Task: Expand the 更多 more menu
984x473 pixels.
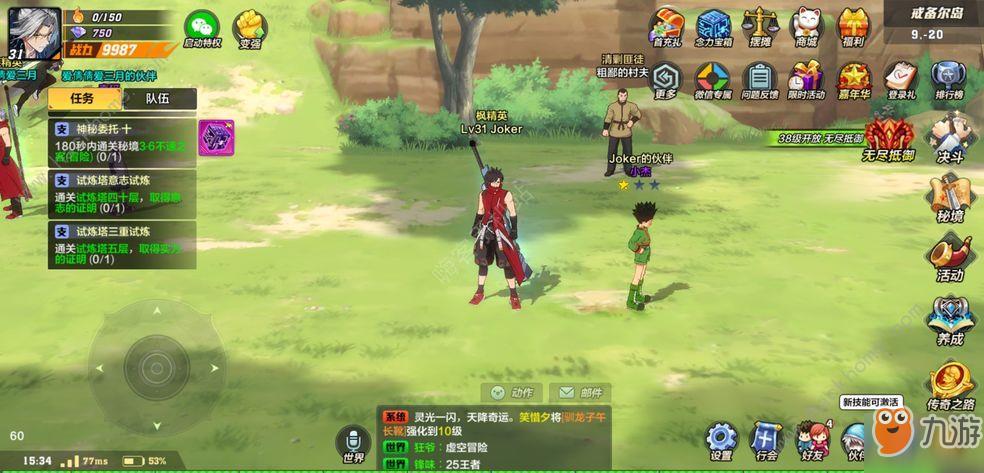Action: click(667, 78)
